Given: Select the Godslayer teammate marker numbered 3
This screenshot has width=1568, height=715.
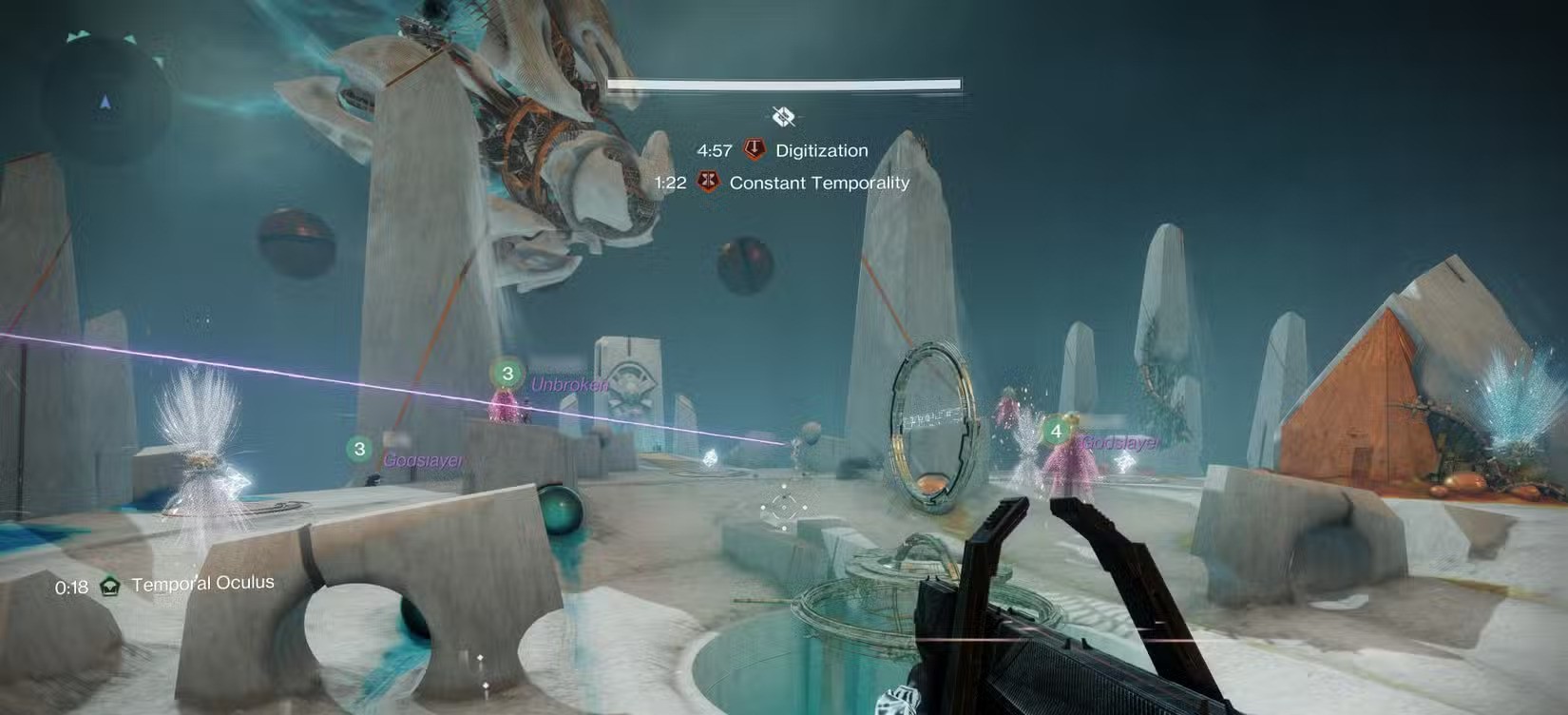Looking at the screenshot, I should 359,449.
